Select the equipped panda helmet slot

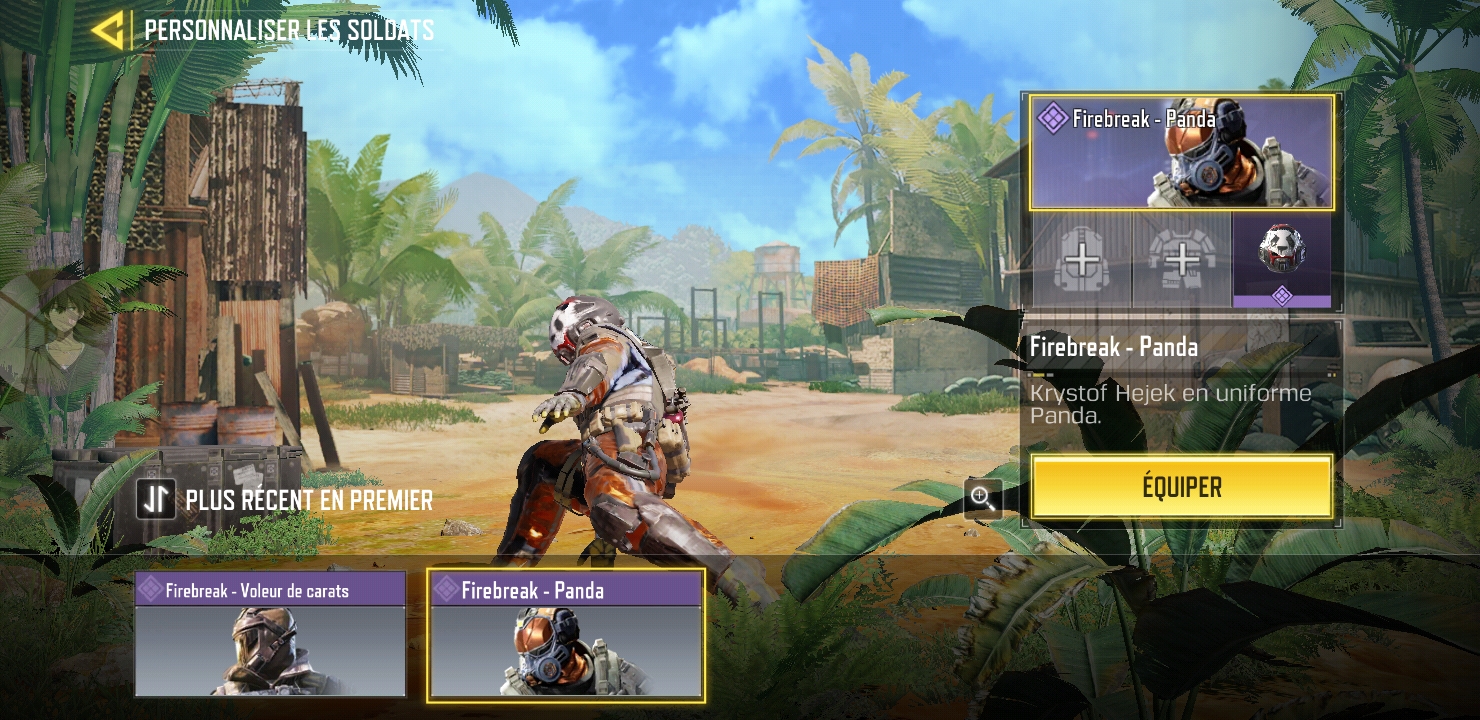point(1282,258)
